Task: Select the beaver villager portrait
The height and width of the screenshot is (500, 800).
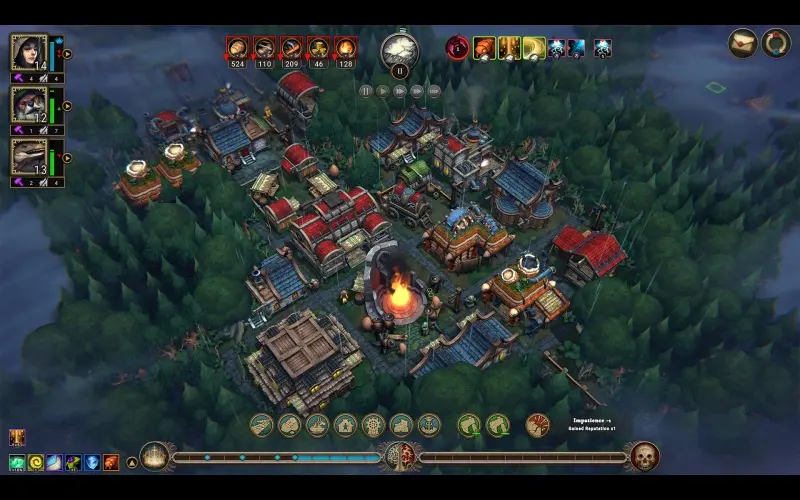Action: 29,104
